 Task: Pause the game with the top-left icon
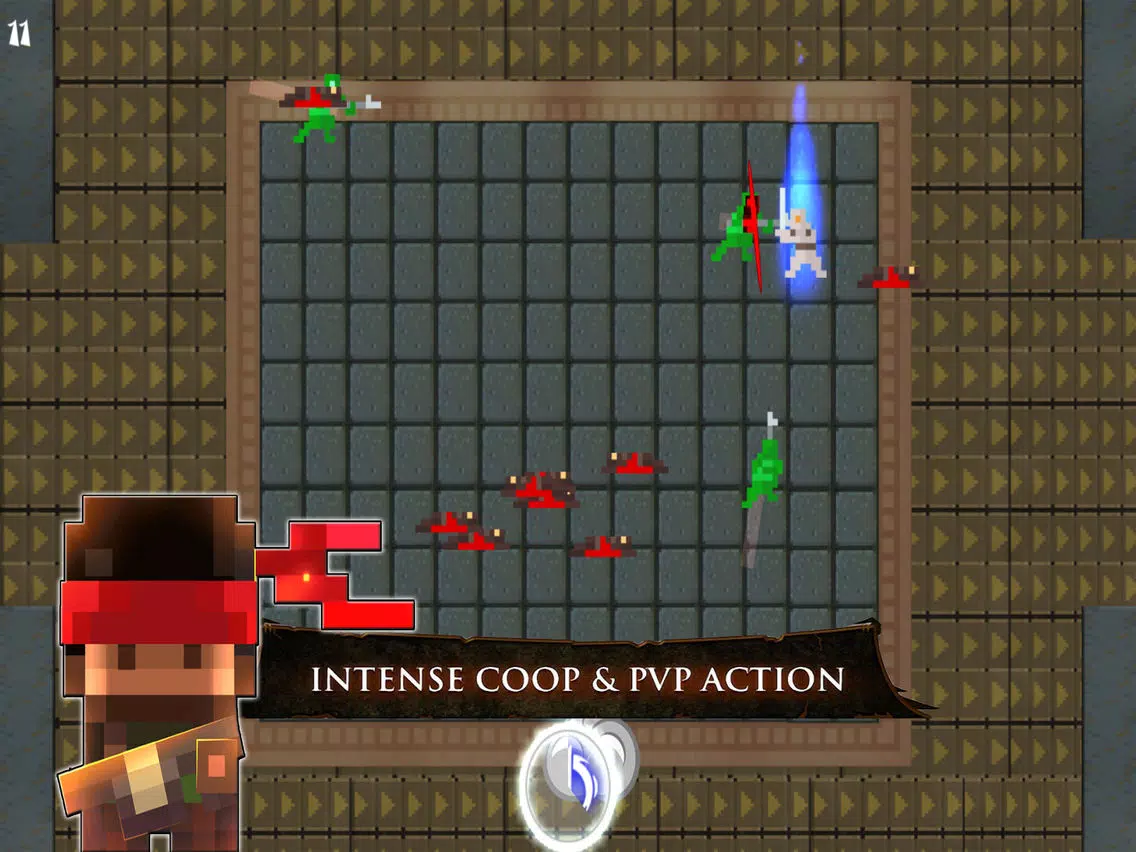[19, 33]
